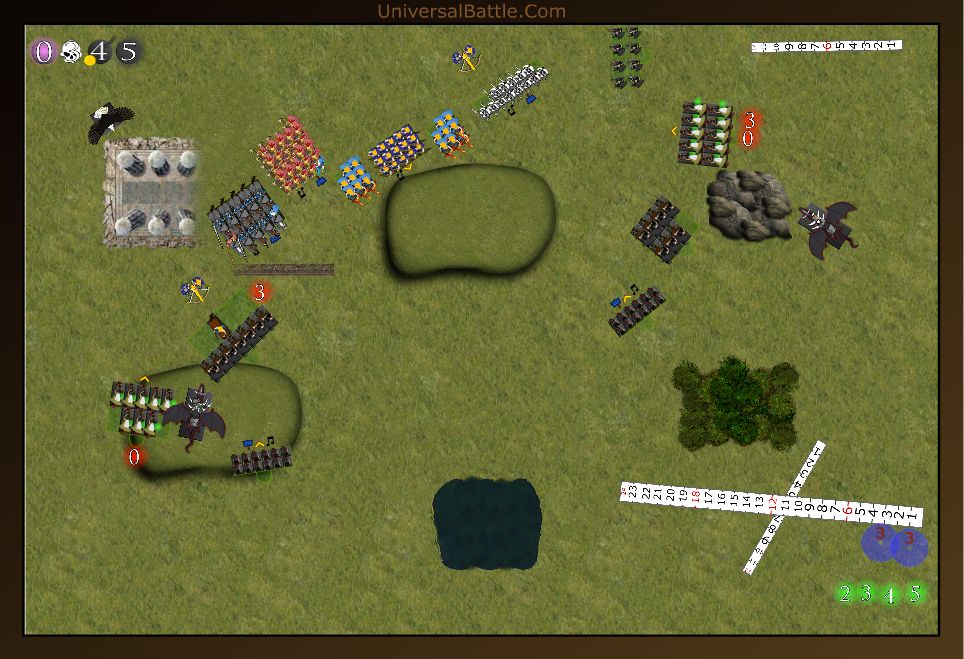Click the white skull token
Image resolution: width=964 pixels, height=659 pixels.
tap(70, 52)
